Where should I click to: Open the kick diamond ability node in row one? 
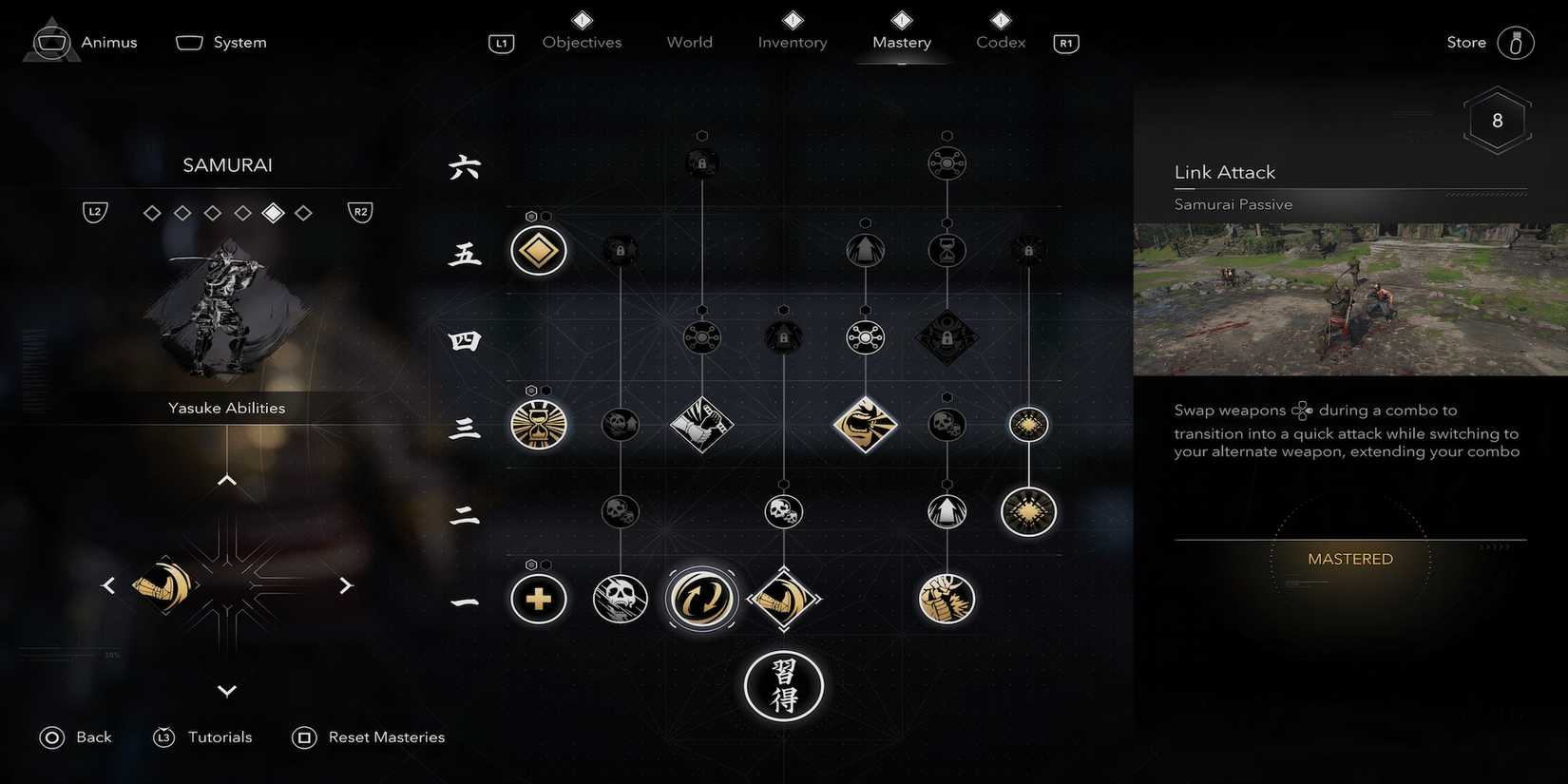(x=783, y=599)
